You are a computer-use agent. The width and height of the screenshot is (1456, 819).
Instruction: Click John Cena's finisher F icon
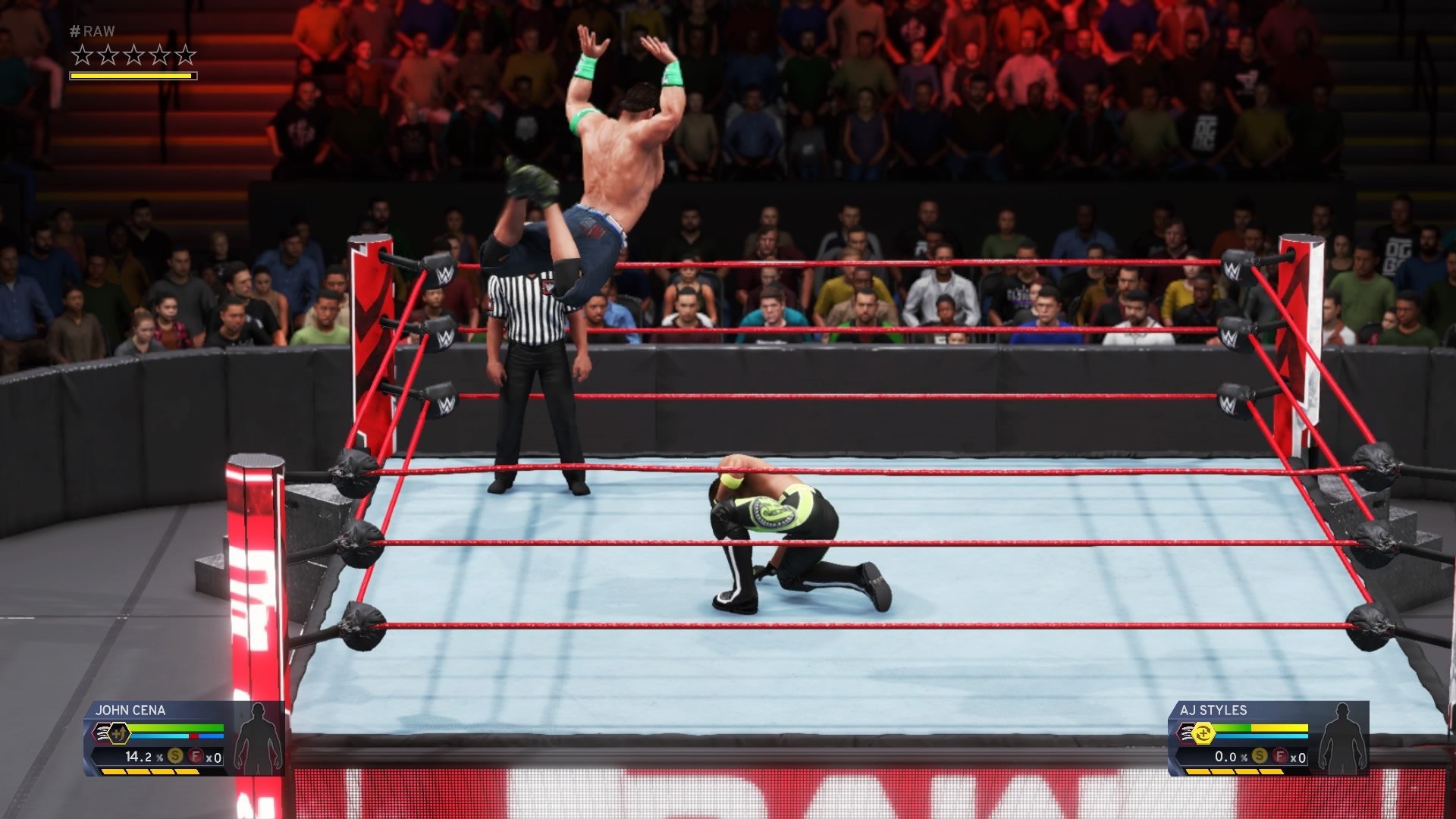(196, 756)
